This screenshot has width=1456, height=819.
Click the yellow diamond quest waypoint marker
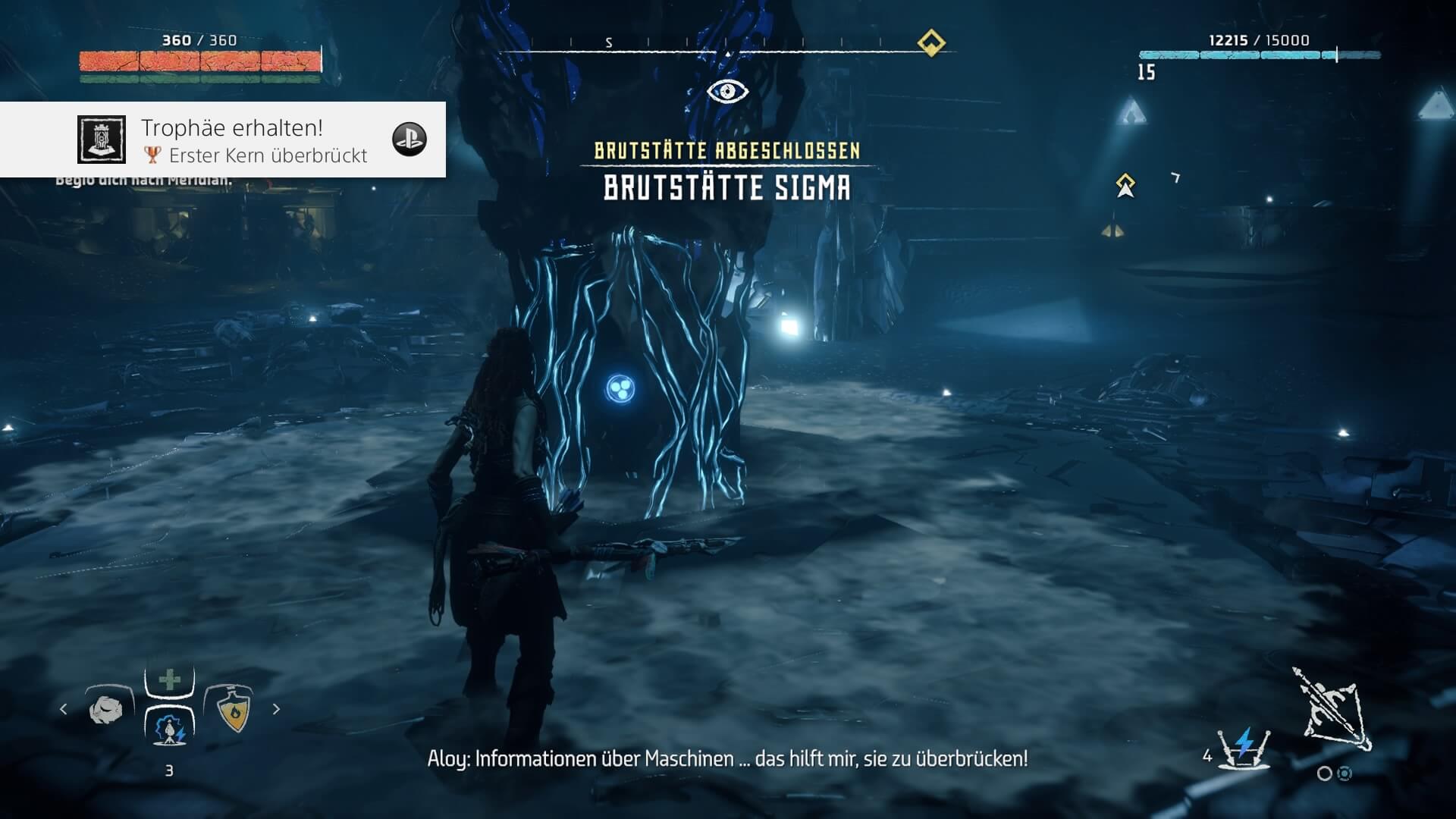(x=1125, y=184)
